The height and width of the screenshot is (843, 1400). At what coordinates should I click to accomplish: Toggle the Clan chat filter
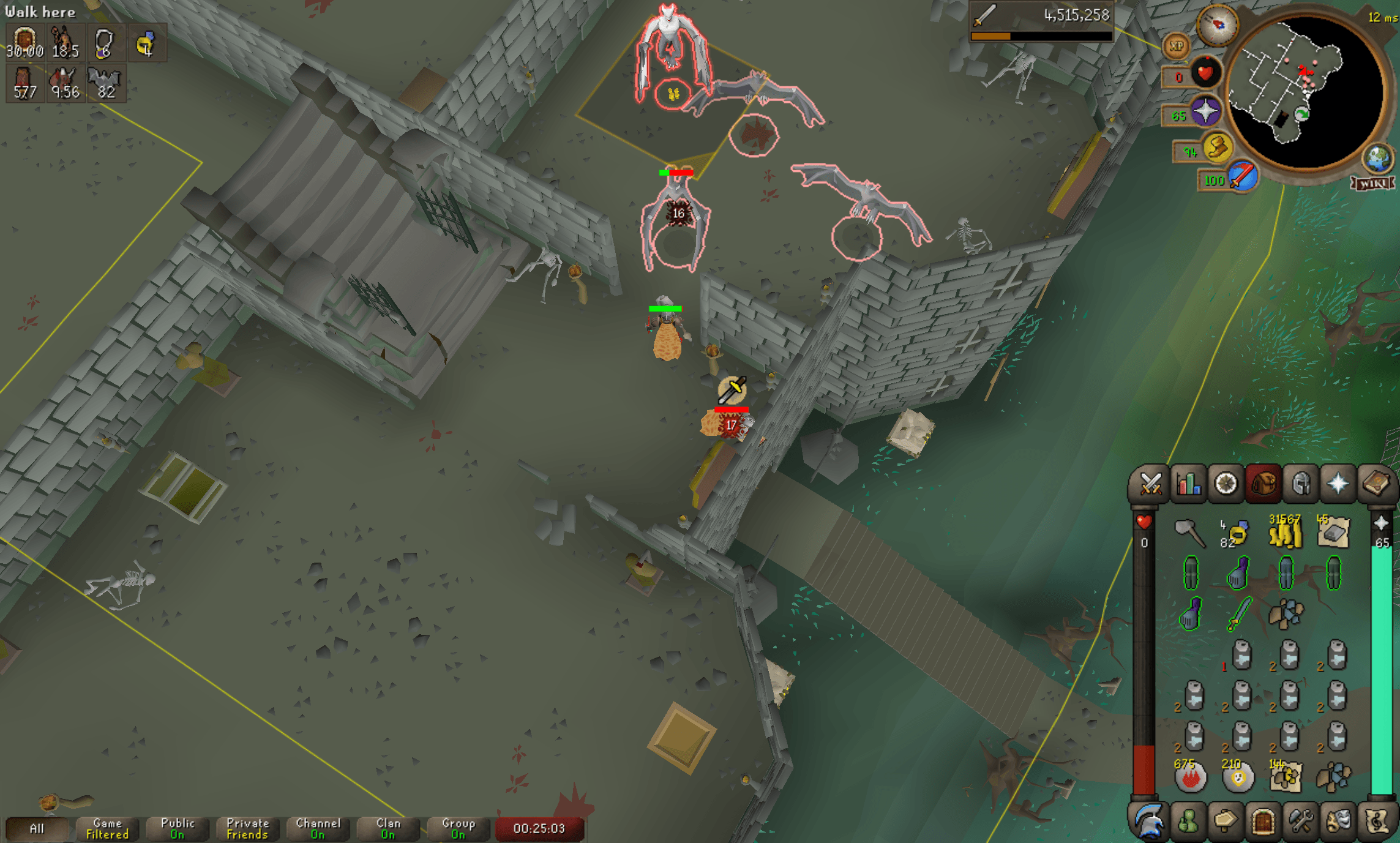coord(387,828)
